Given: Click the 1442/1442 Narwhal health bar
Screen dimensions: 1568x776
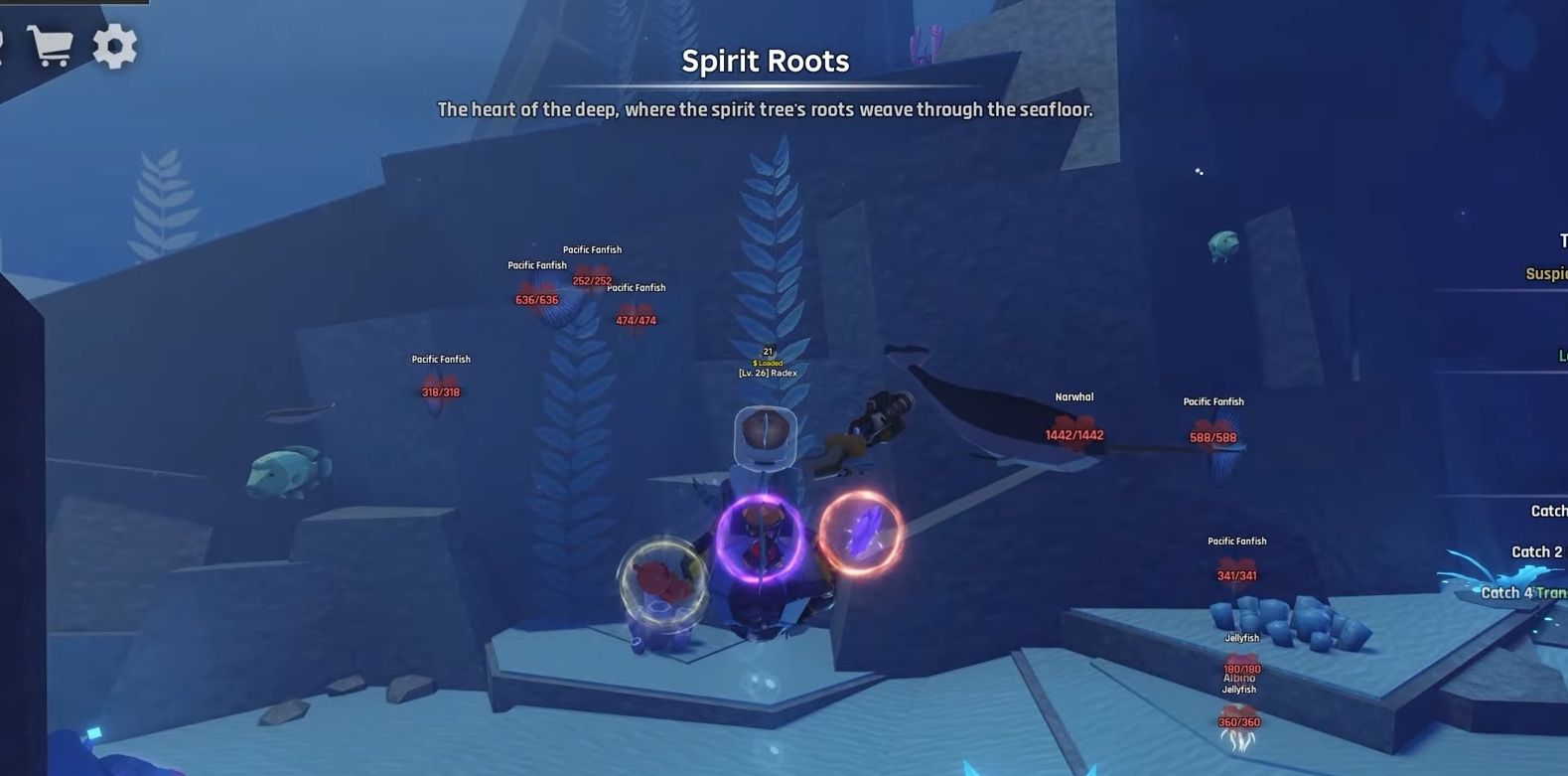Looking at the screenshot, I should click(x=1076, y=433).
